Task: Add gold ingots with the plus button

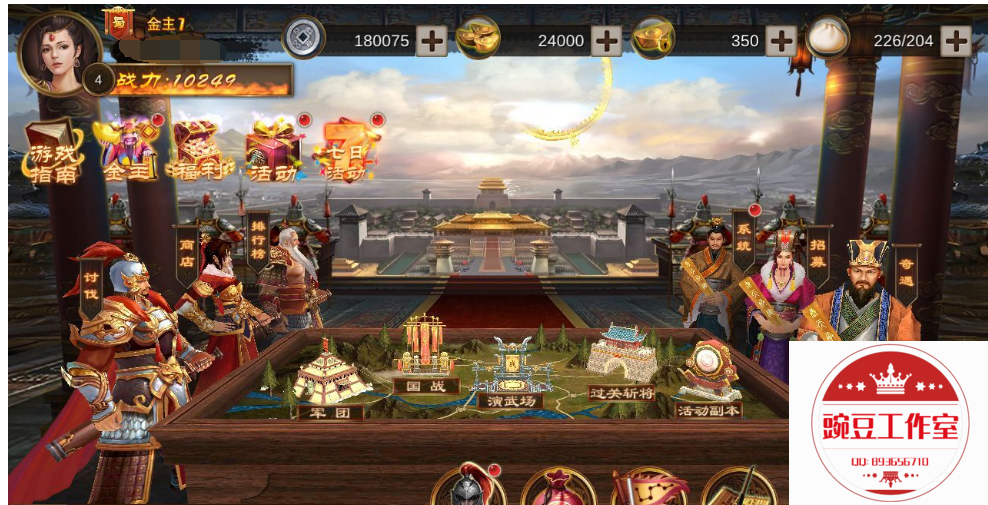Action: [606, 41]
